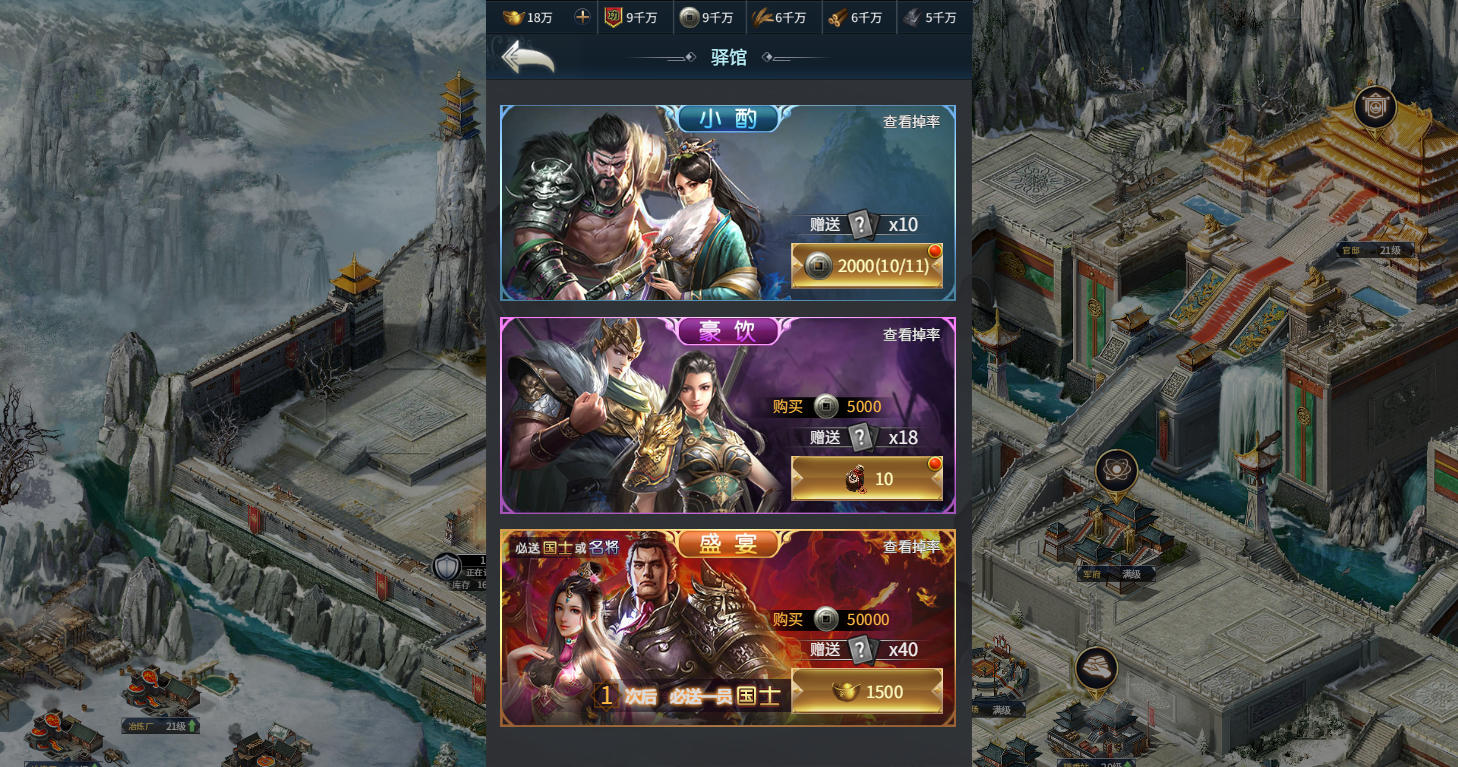Buy 豪饮 draw with 10 wine jars

pyautogui.click(x=866, y=479)
